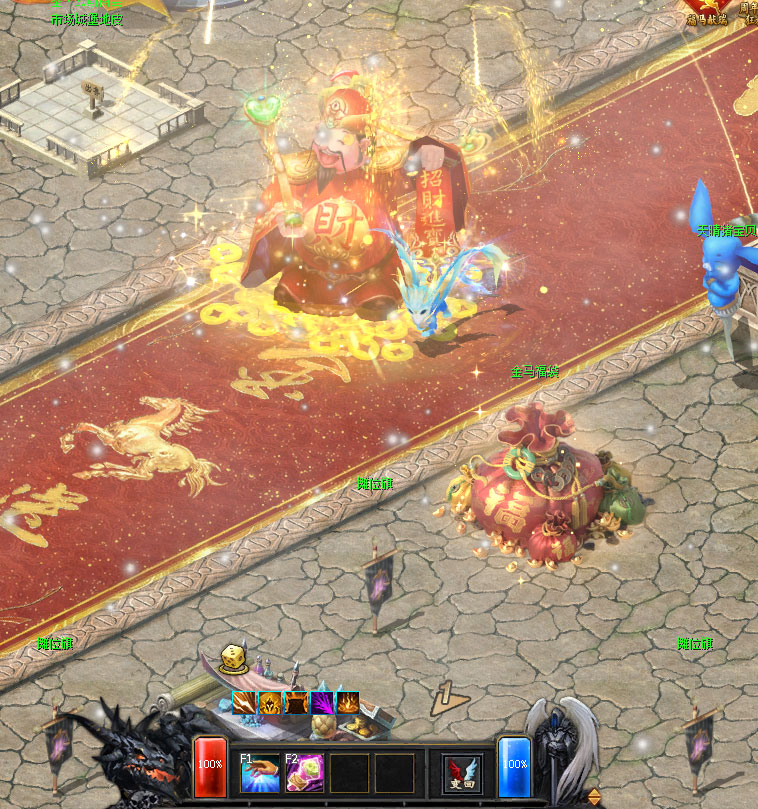Screen dimensions: 758x809
Task: Activate the F1 glowing hand skill
Action: (x=260, y=772)
